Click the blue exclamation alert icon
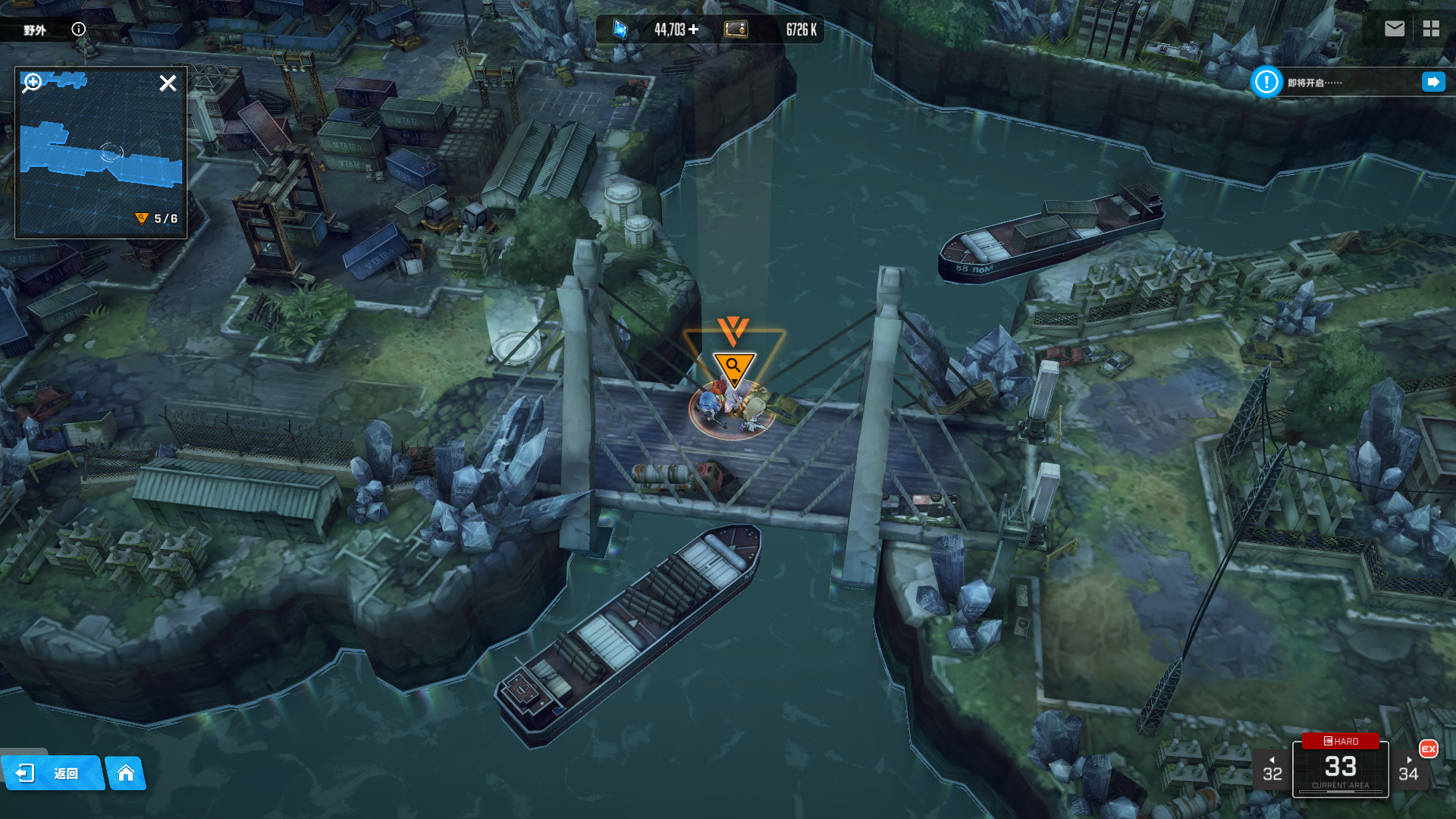1456x819 pixels. tap(1266, 82)
